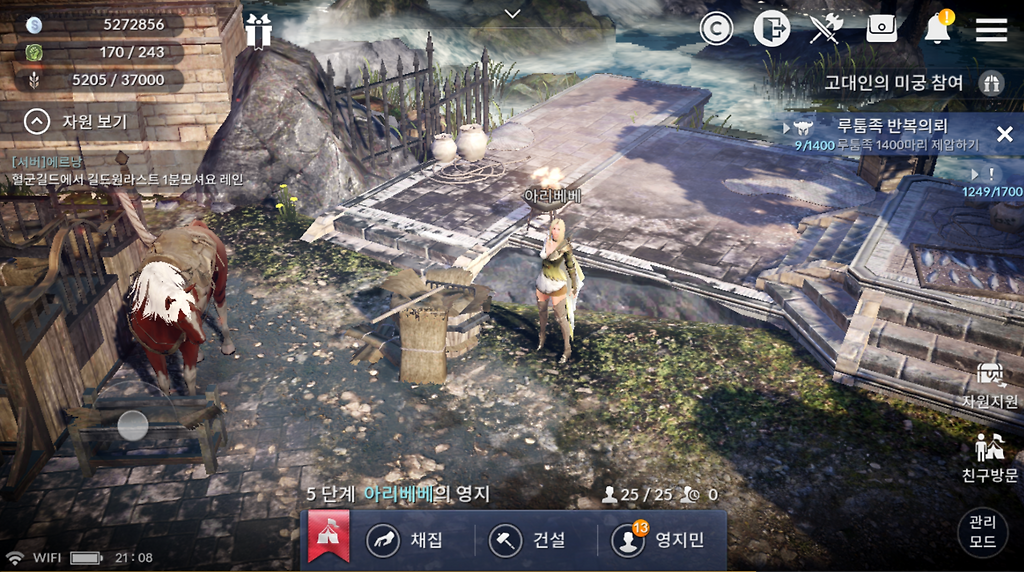The width and height of the screenshot is (1024, 572).
Task: Open 자원지원 resource support
Action: tap(990, 385)
